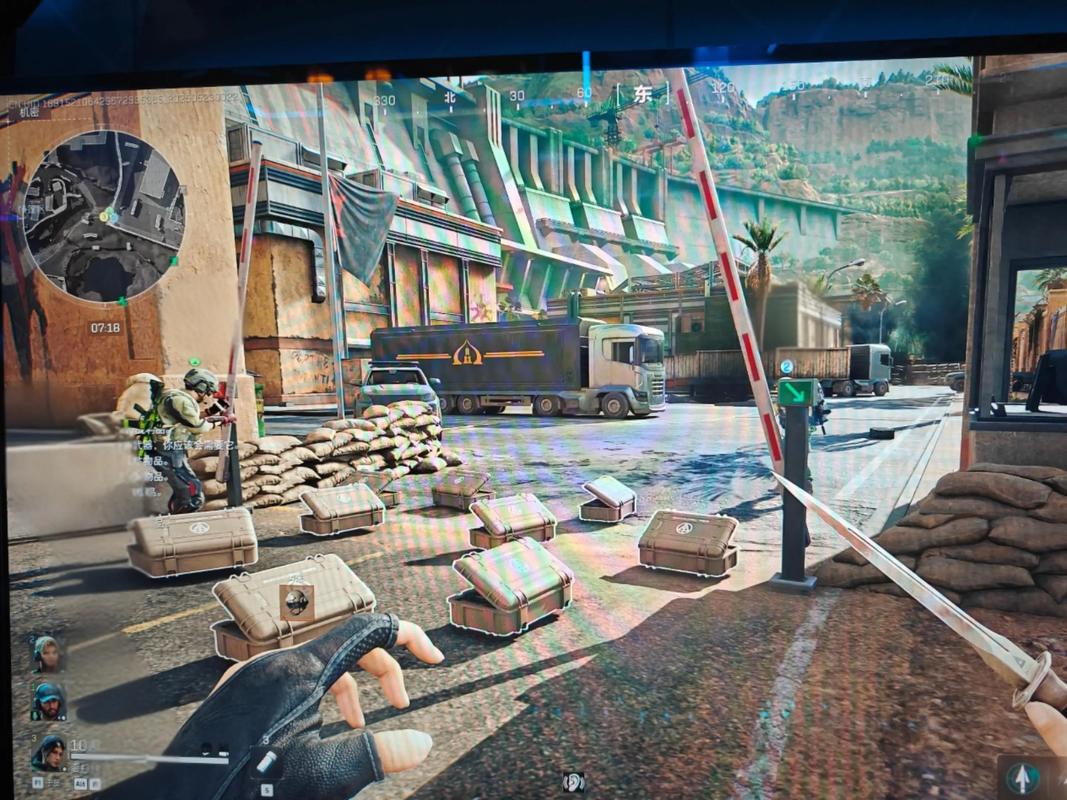This screenshot has height=800, width=1067.
Task: Click the grenade icon above the crate
Action: [296, 600]
